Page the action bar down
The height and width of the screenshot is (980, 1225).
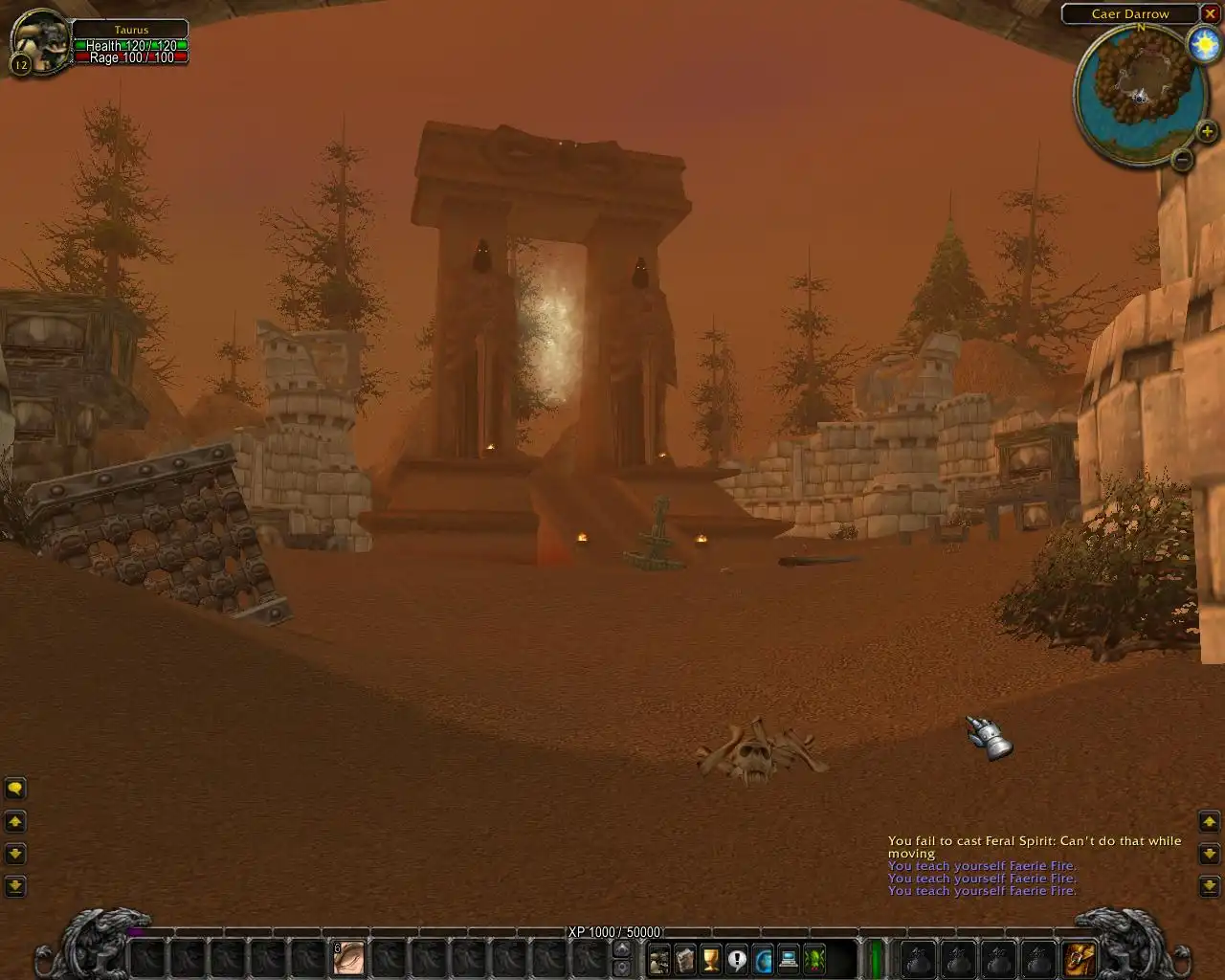[x=622, y=967]
